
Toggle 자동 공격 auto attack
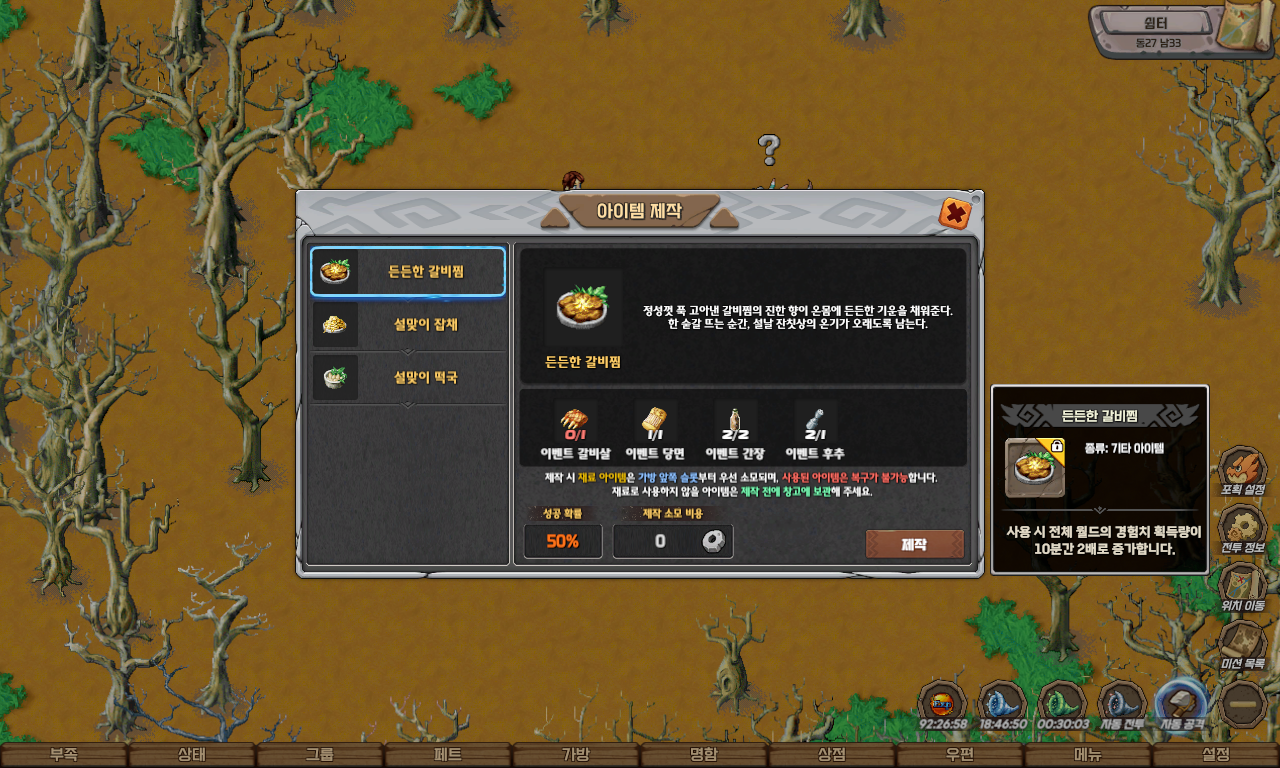[x=1181, y=704]
